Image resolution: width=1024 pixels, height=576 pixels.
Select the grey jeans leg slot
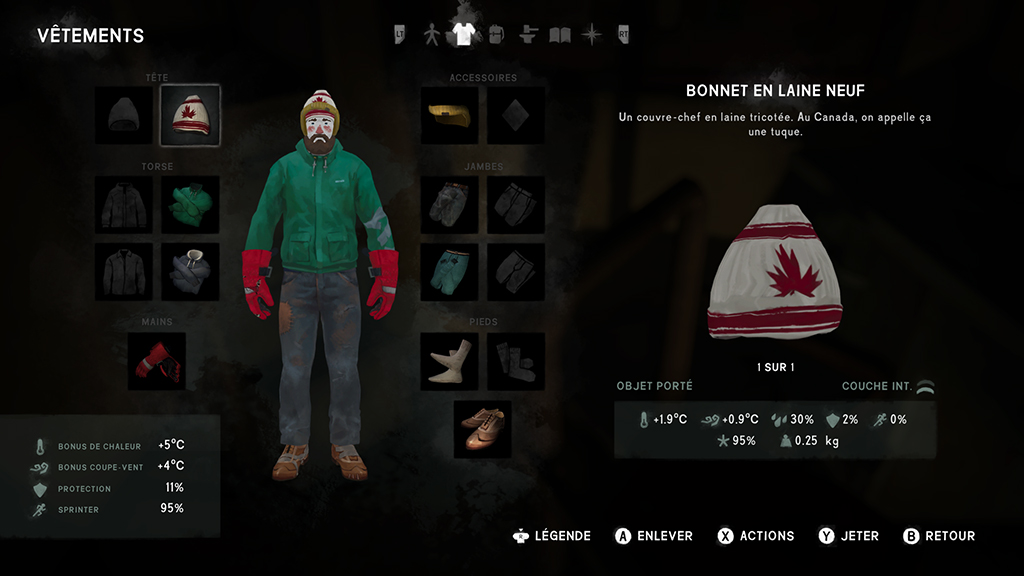(x=450, y=205)
